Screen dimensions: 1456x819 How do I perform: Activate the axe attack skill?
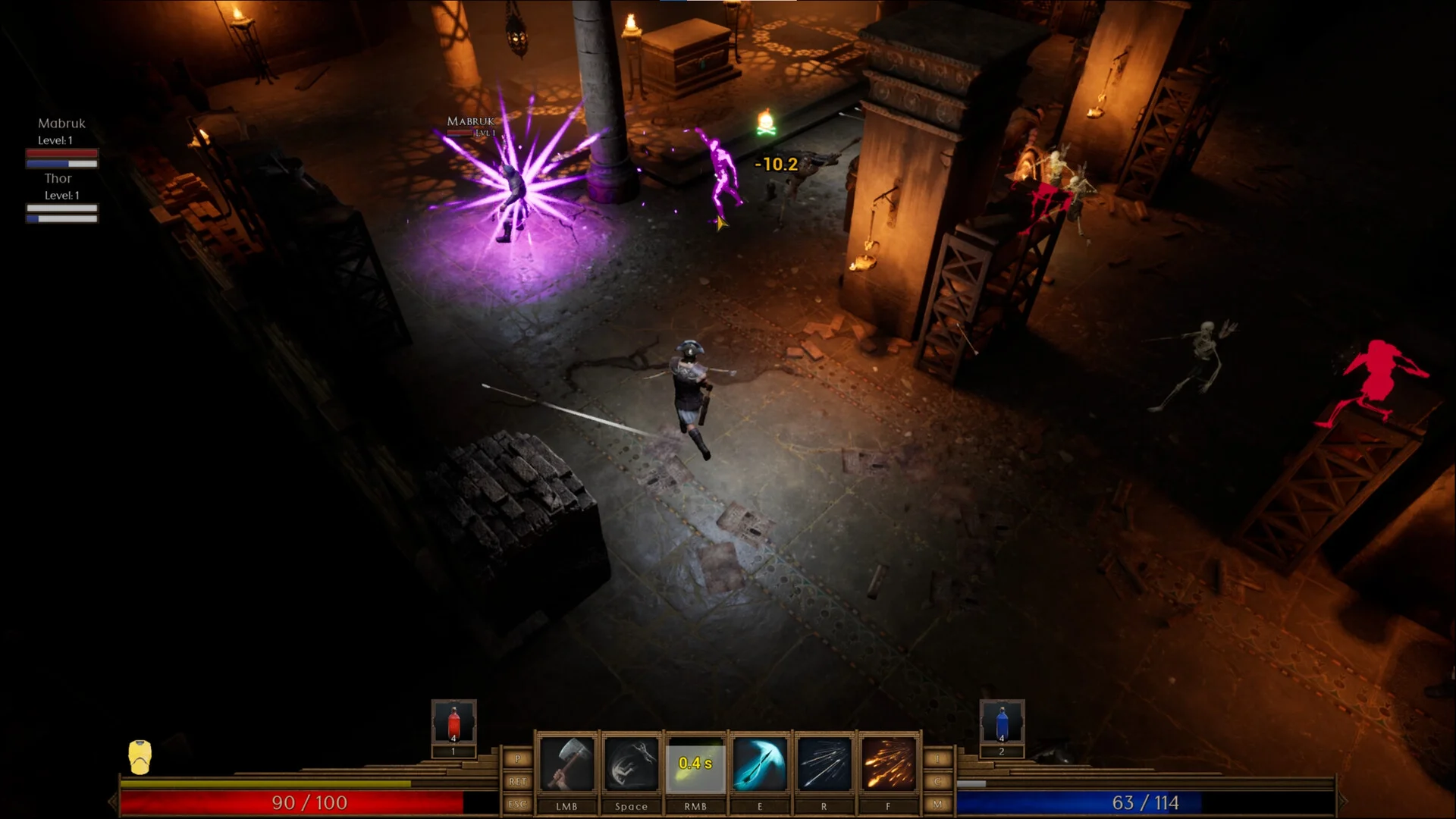(x=566, y=764)
